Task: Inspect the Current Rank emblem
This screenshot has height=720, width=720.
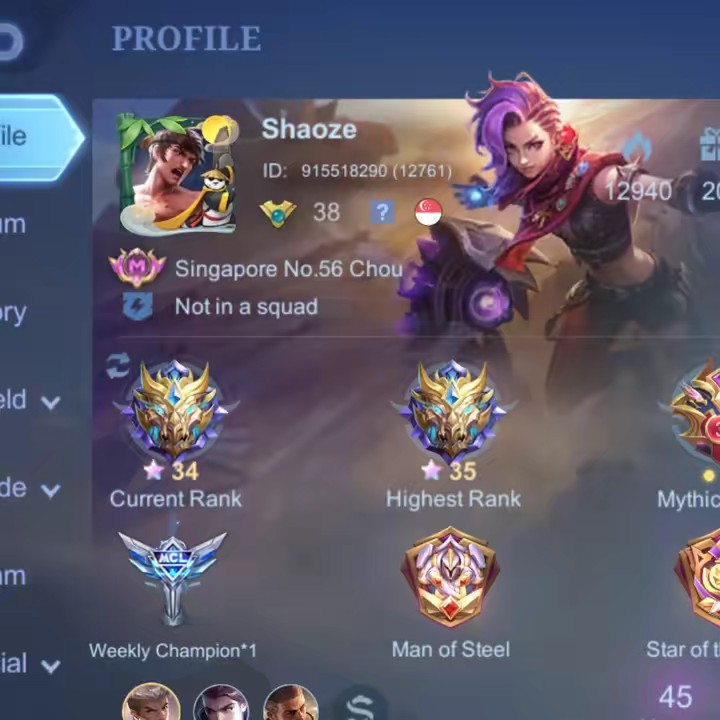Action: pos(176,410)
